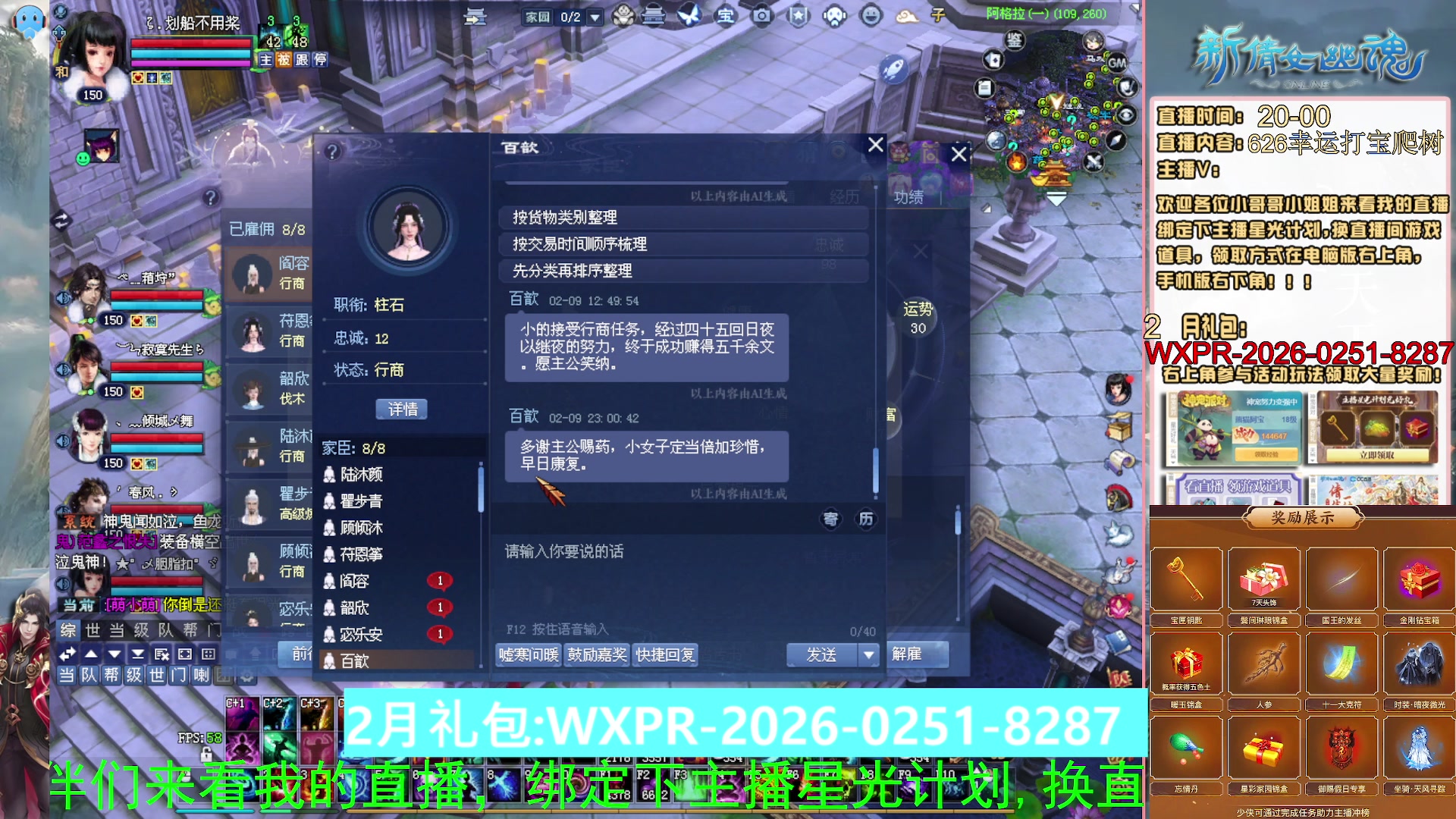Open the smiley emoji icon on top toolbar
The height and width of the screenshot is (819, 1456).
coord(871,17)
